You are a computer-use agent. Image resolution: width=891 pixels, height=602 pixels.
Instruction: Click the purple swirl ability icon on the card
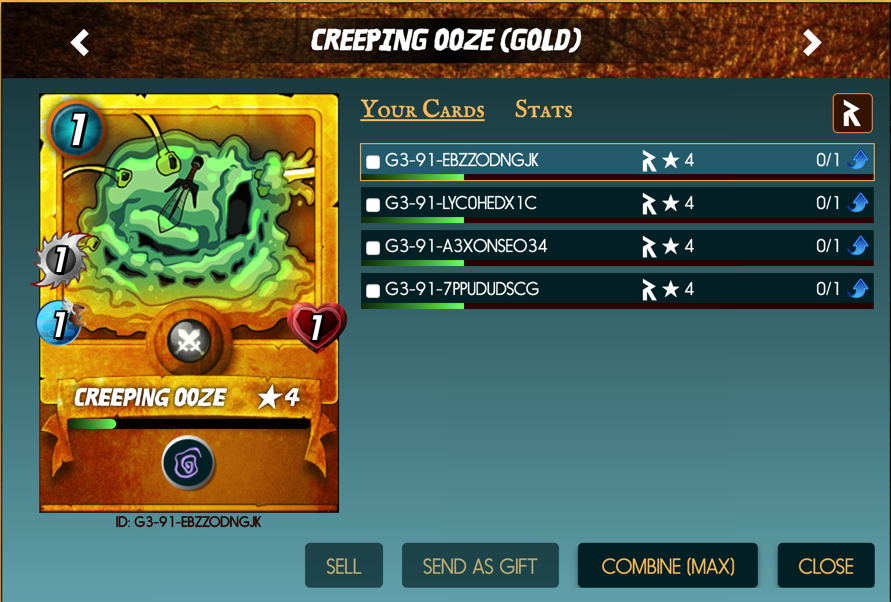click(188, 463)
